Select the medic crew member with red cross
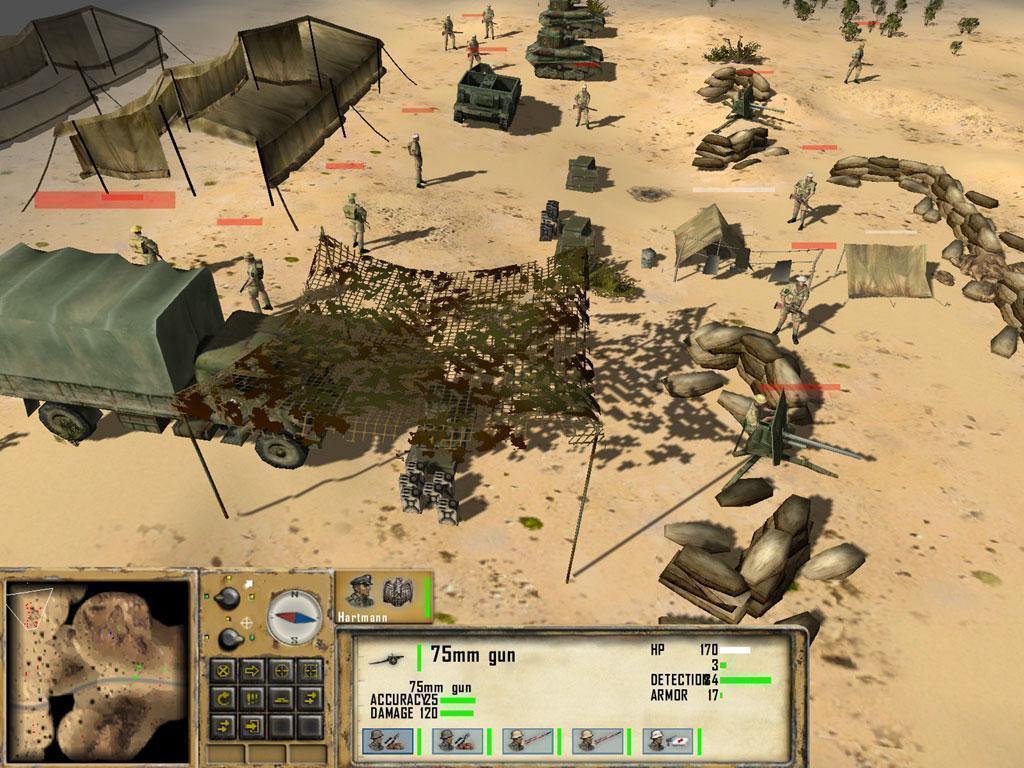 [x=667, y=741]
